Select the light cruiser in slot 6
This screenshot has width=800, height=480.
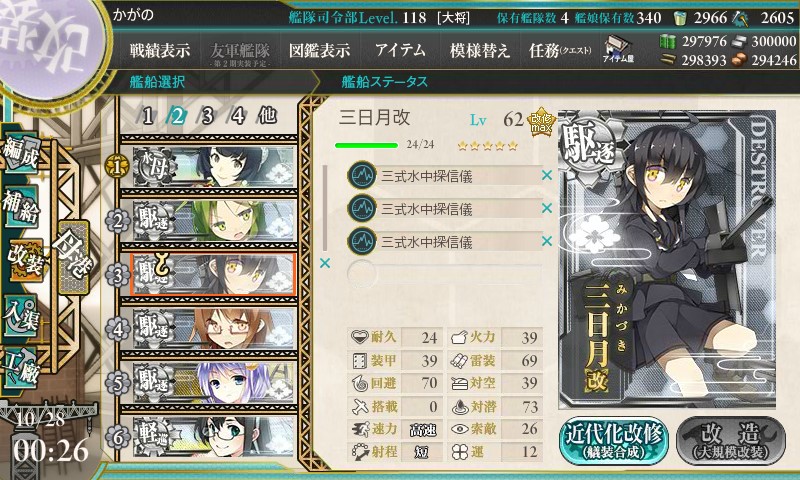pos(212,435)
